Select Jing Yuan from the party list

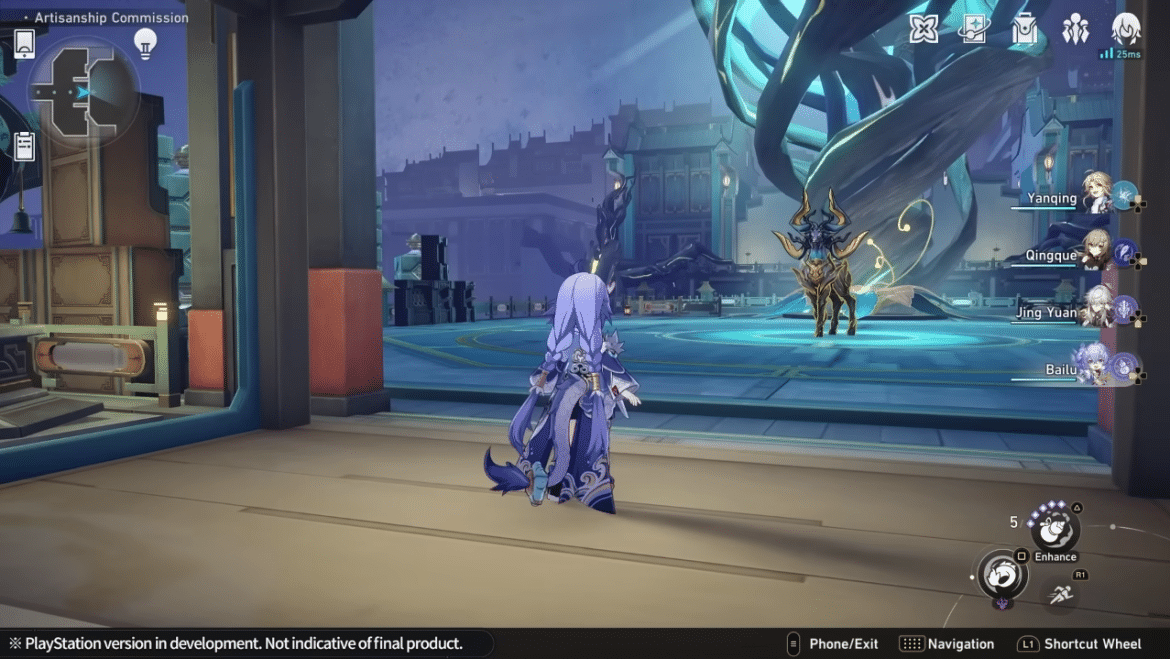click(x=1097, y=310)
